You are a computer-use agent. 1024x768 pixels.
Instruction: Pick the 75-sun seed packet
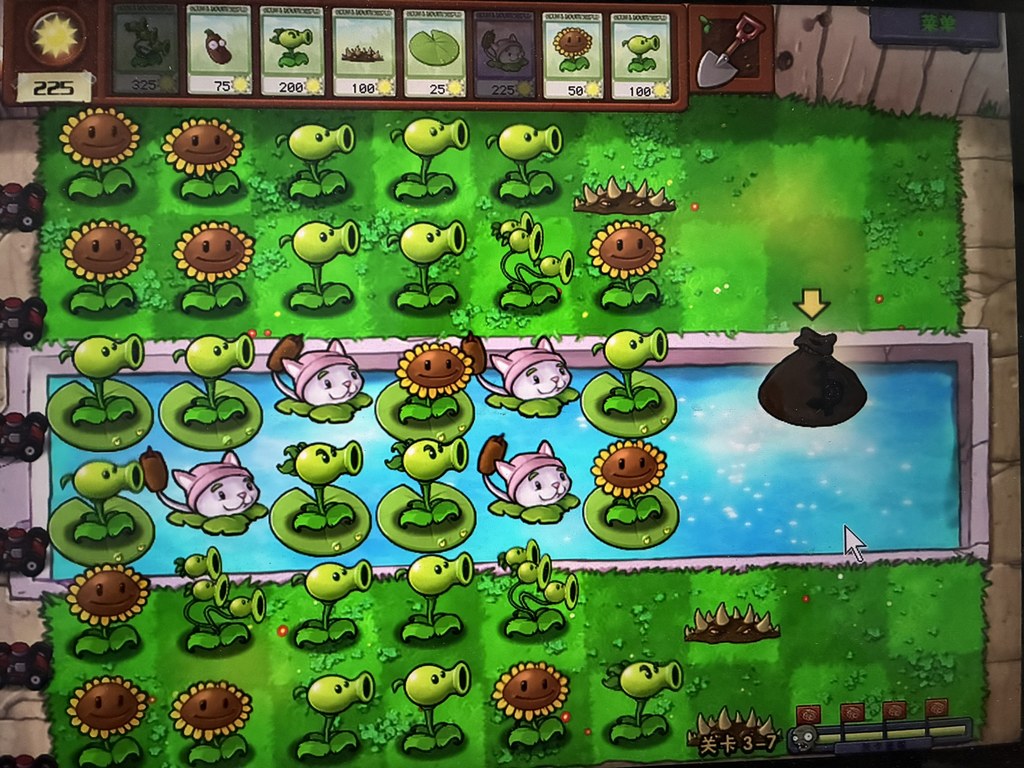tap(218, 50)
